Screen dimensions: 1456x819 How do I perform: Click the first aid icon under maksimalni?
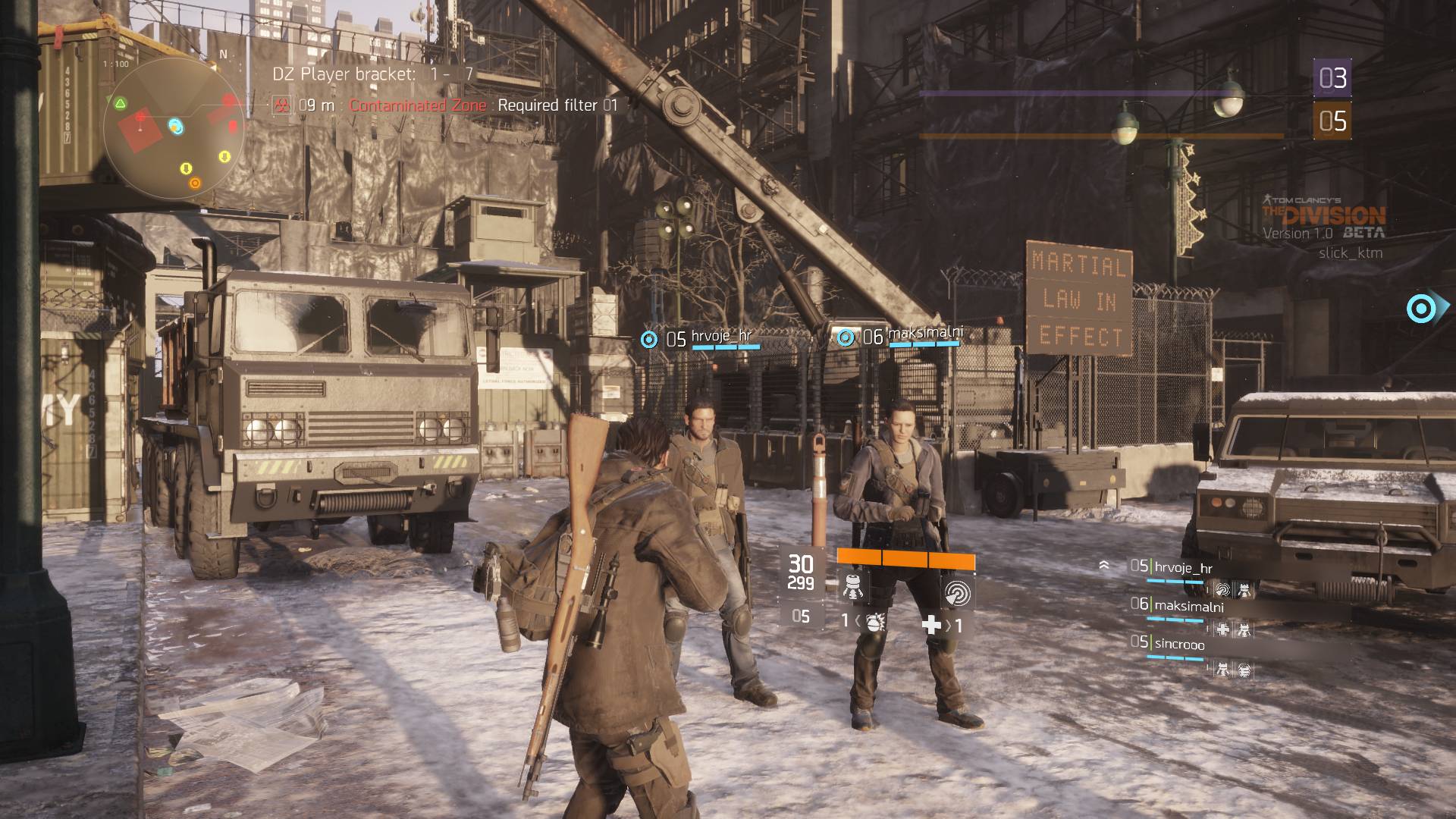[1224, 629]
